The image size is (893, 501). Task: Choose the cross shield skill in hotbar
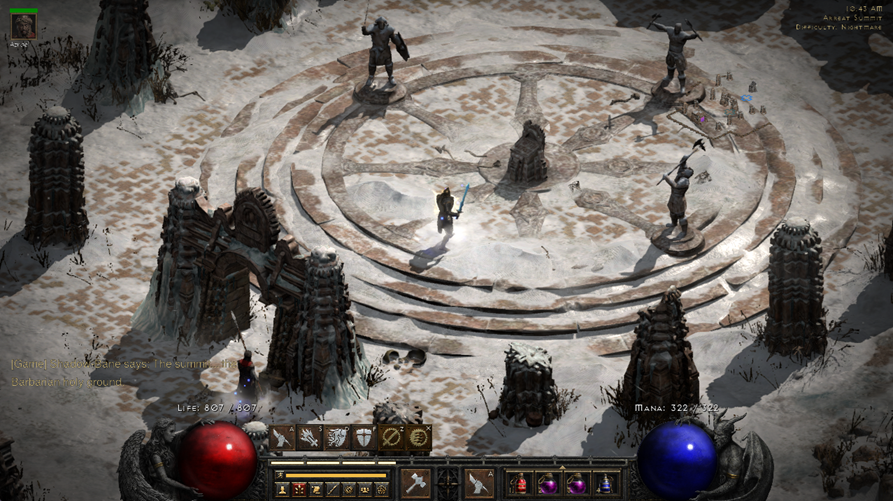(364, 438)
